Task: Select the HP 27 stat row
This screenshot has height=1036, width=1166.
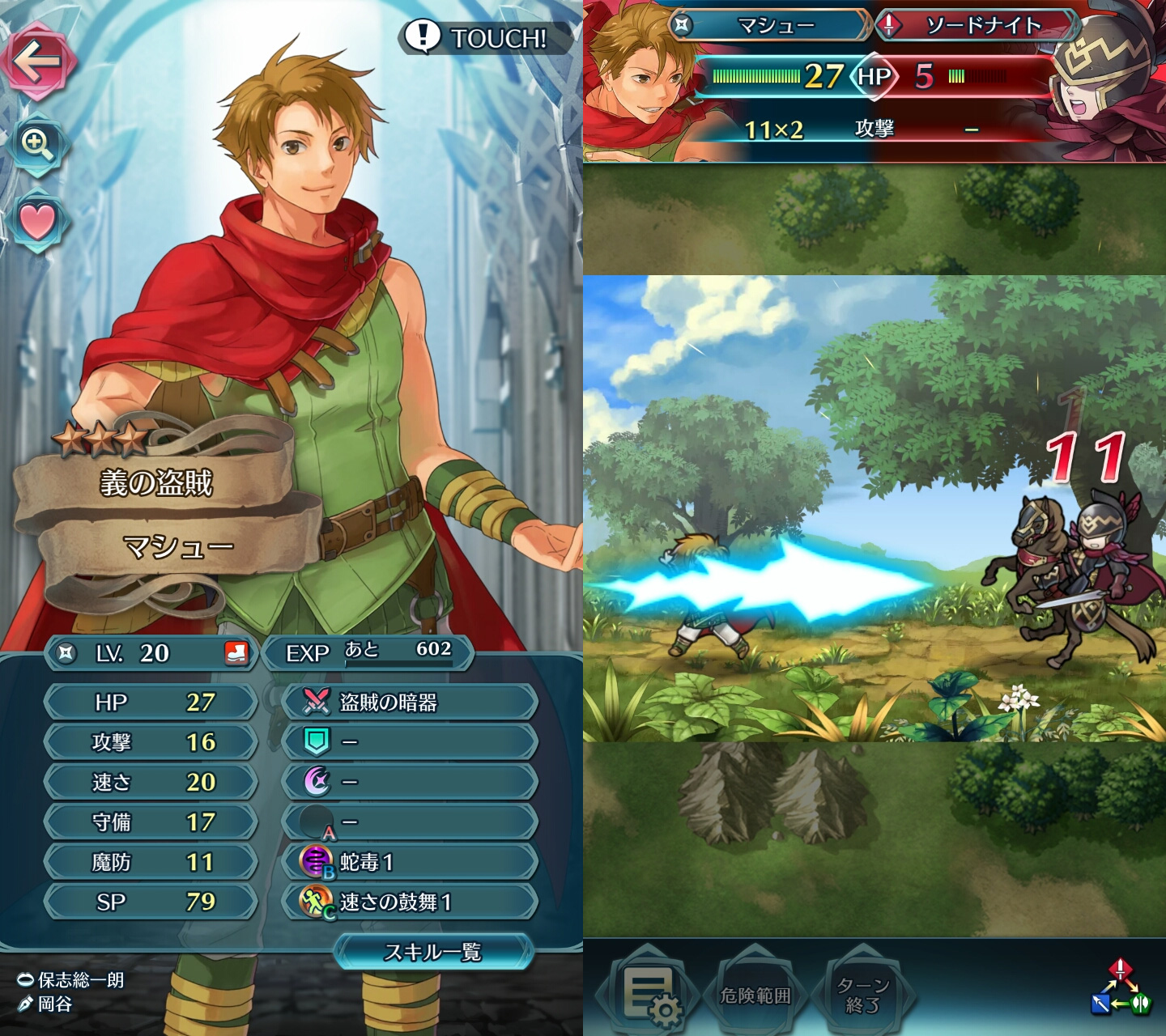Action: point(151,702)
